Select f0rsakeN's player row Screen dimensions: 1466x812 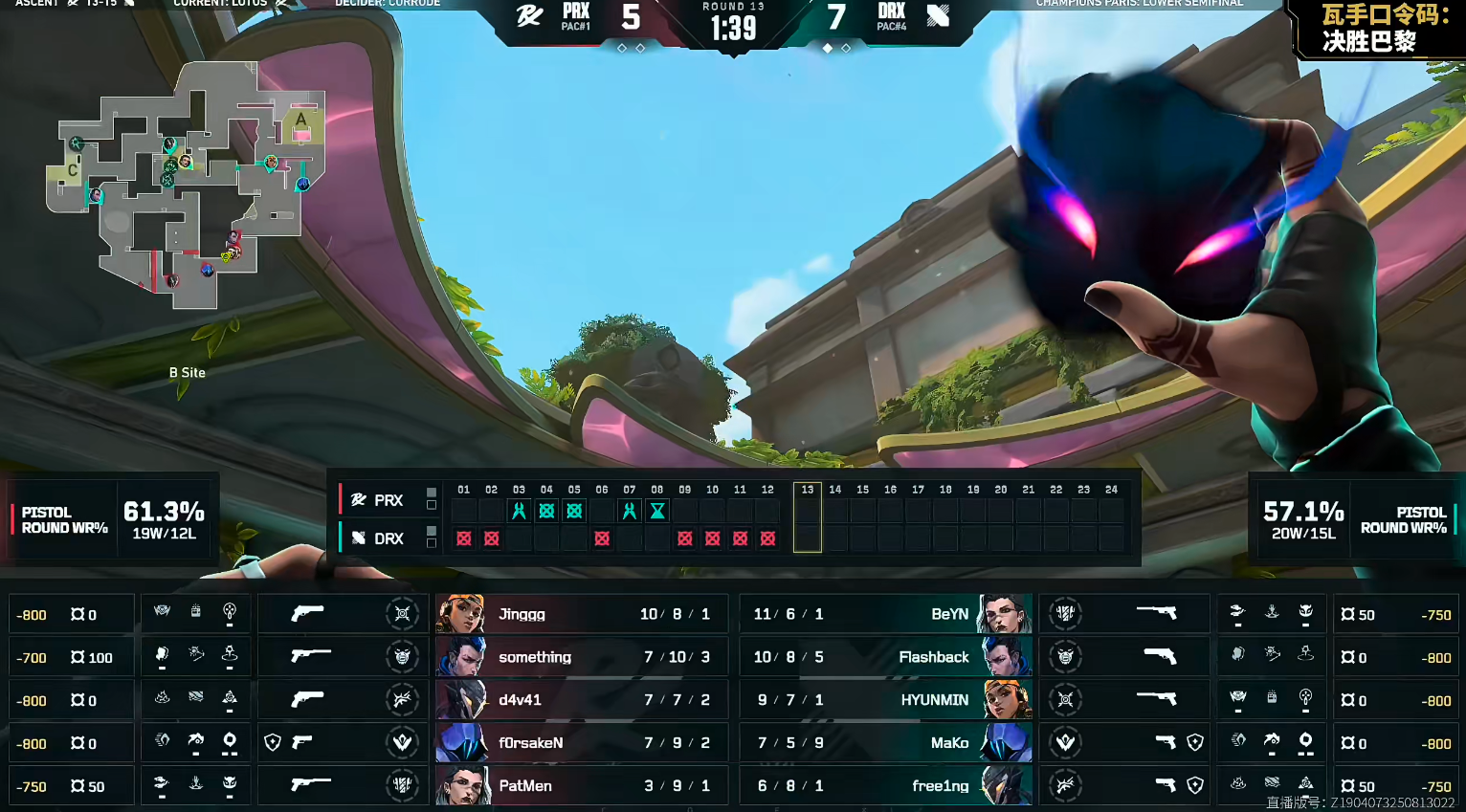pos(581,743)
